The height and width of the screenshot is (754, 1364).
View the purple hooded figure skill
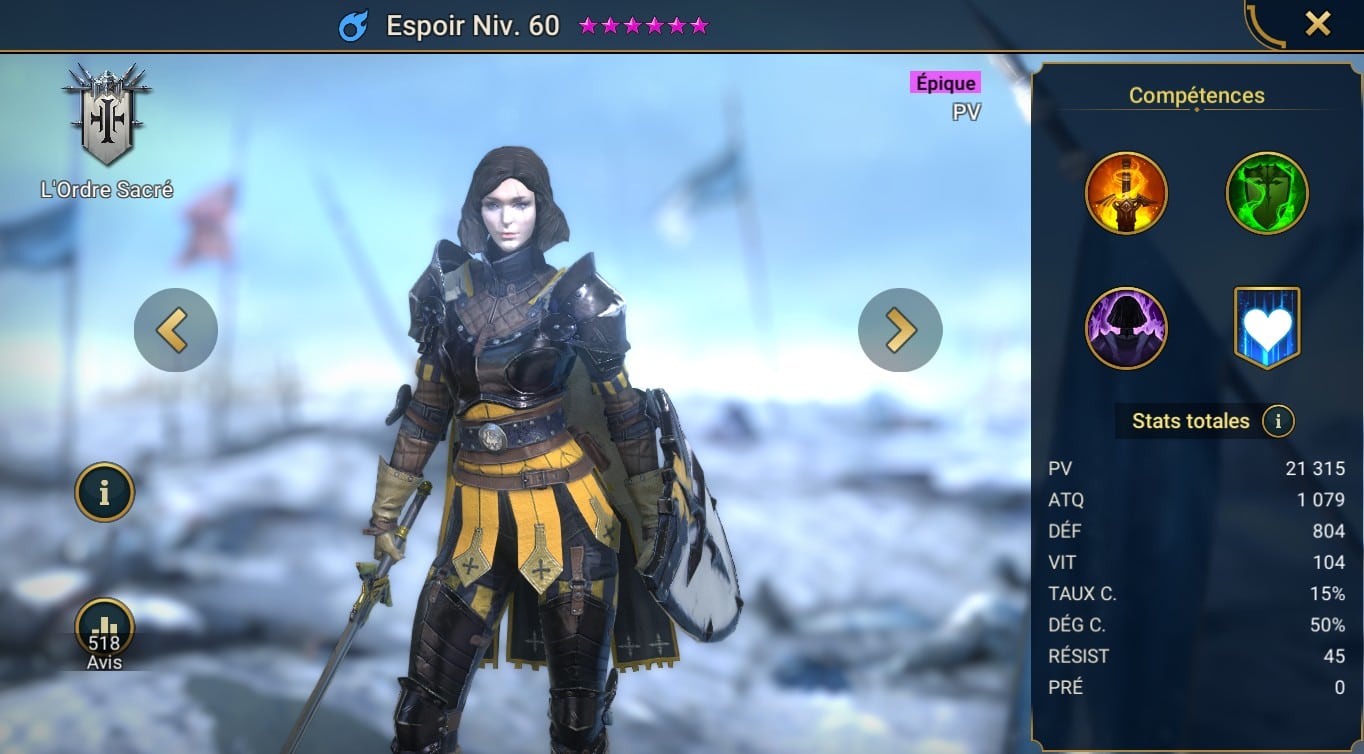pyautogui.click(x=1126, y=328)
